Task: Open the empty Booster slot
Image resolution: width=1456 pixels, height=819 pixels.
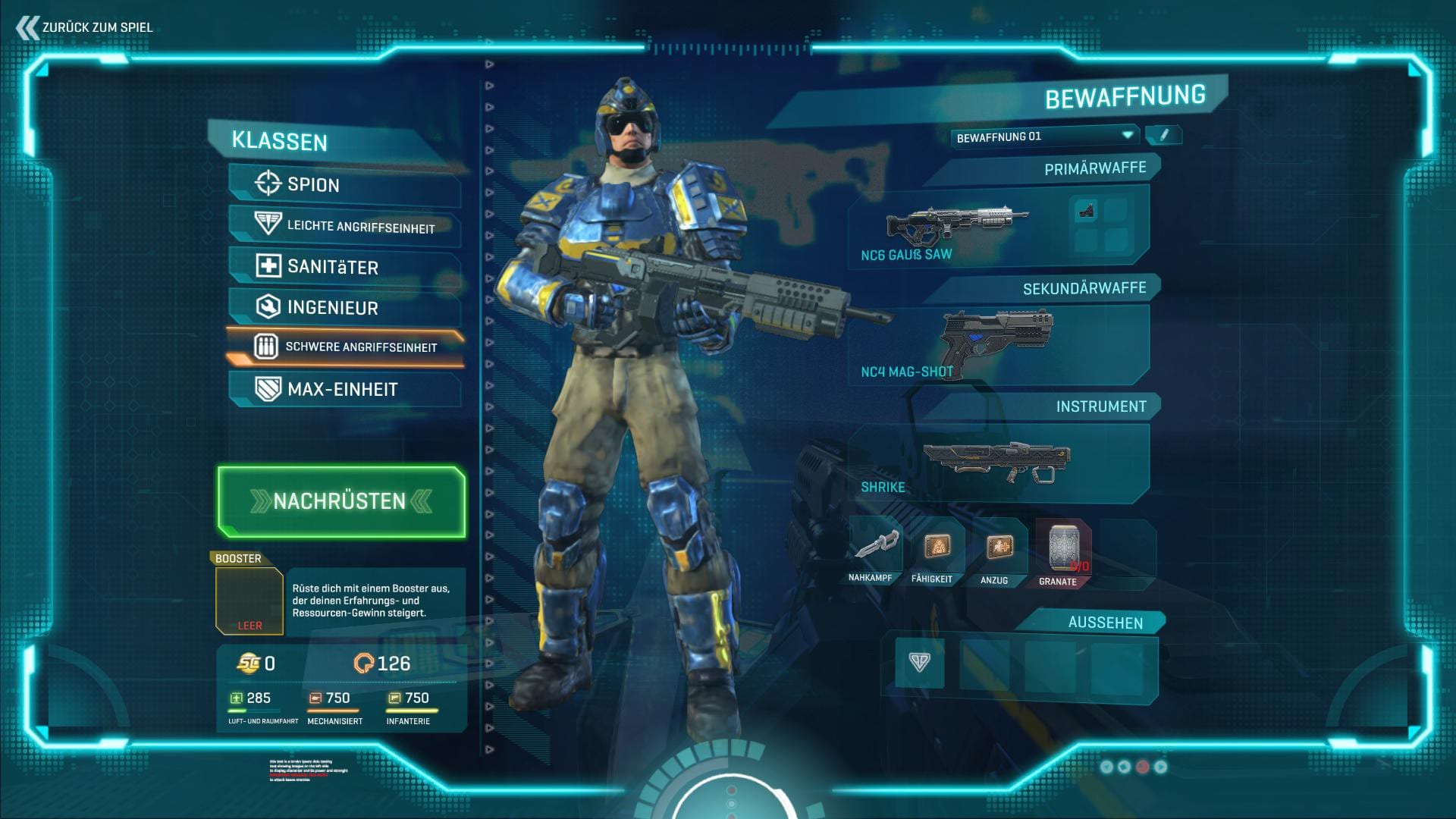Action: click(249, 601)
